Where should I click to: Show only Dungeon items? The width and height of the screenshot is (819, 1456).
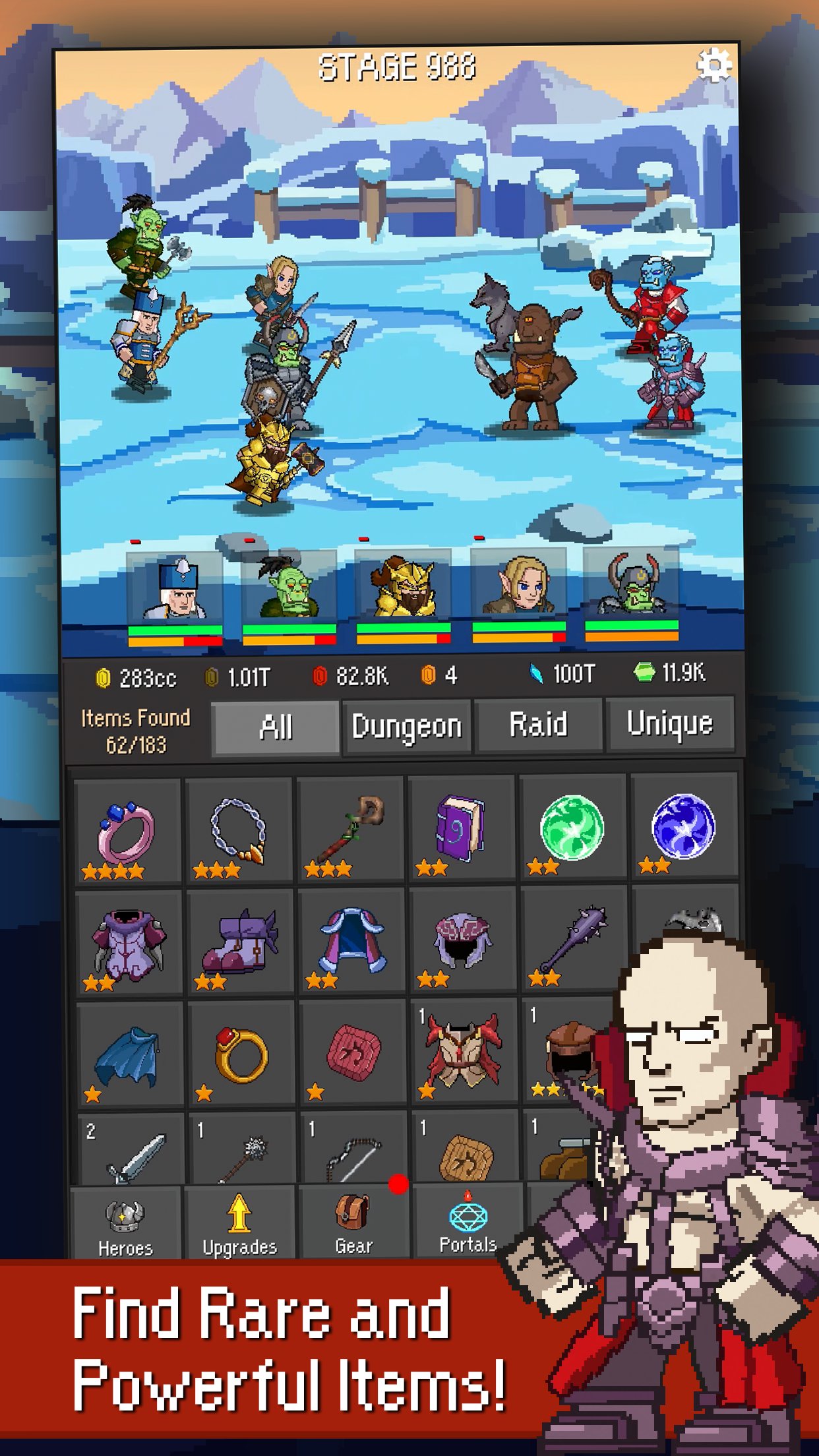point(406,727)
